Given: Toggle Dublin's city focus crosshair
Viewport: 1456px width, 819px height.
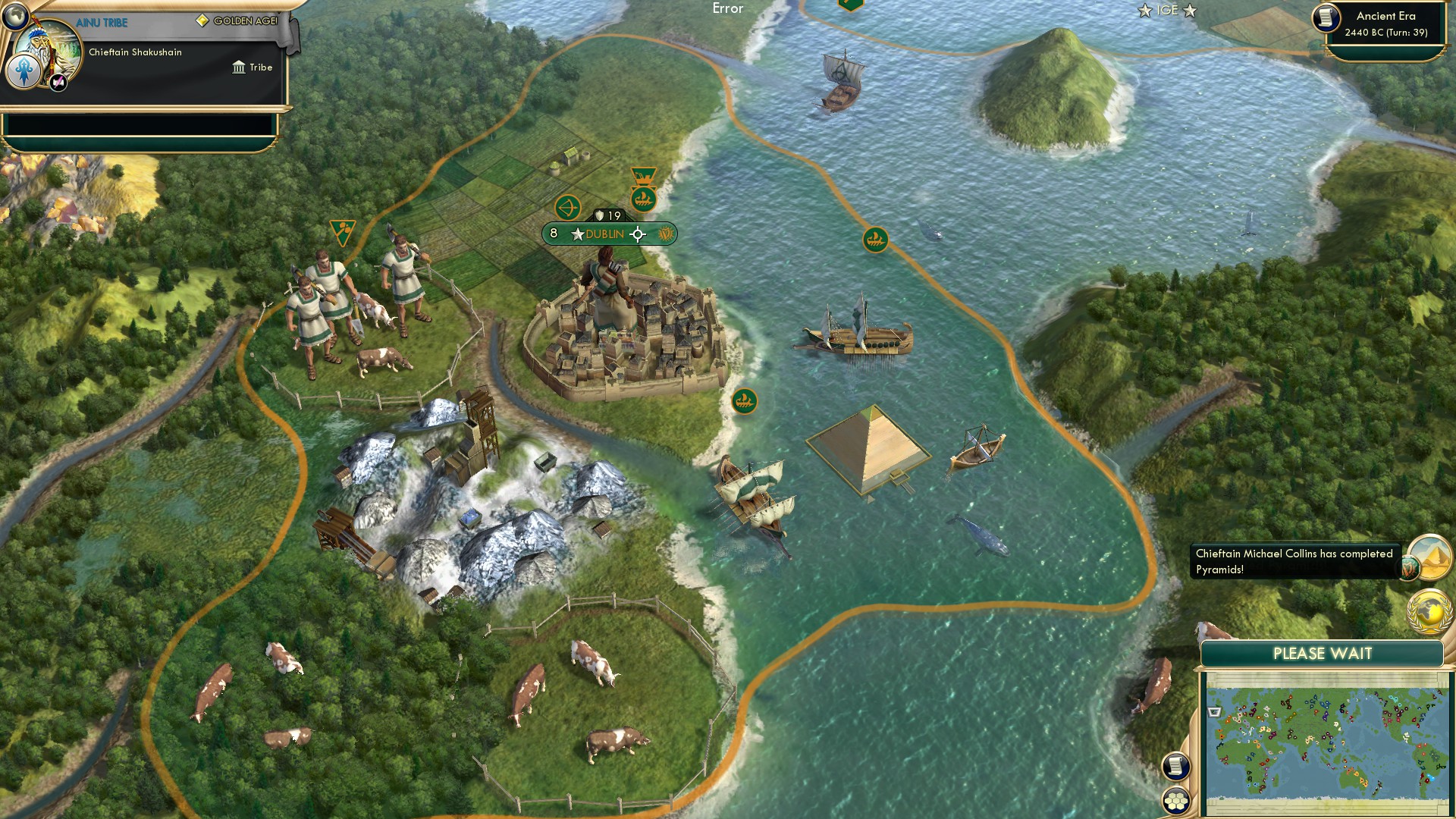Looking at the screenshot, I should pos(638,235).
